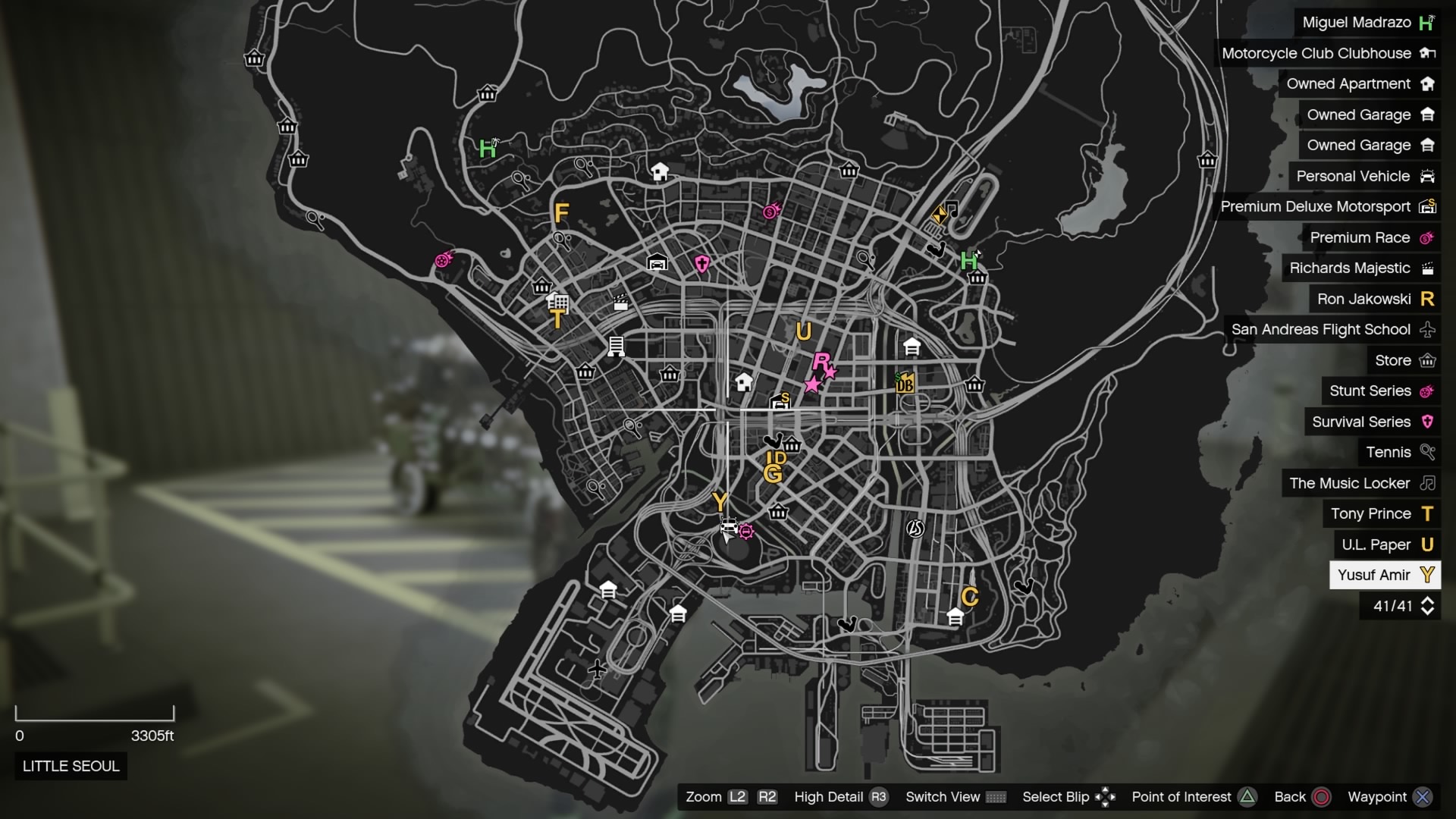Select the airplane Flight School map blip
1456x819 pixels.
598,669
